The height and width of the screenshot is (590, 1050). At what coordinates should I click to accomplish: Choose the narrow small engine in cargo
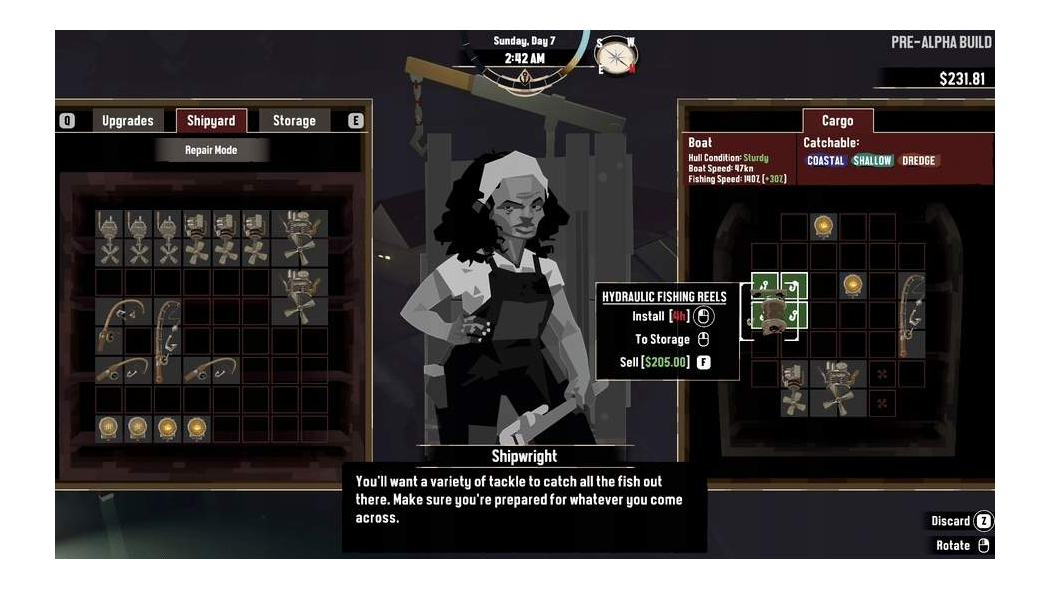pyautogui.click(x=795, y=388)
